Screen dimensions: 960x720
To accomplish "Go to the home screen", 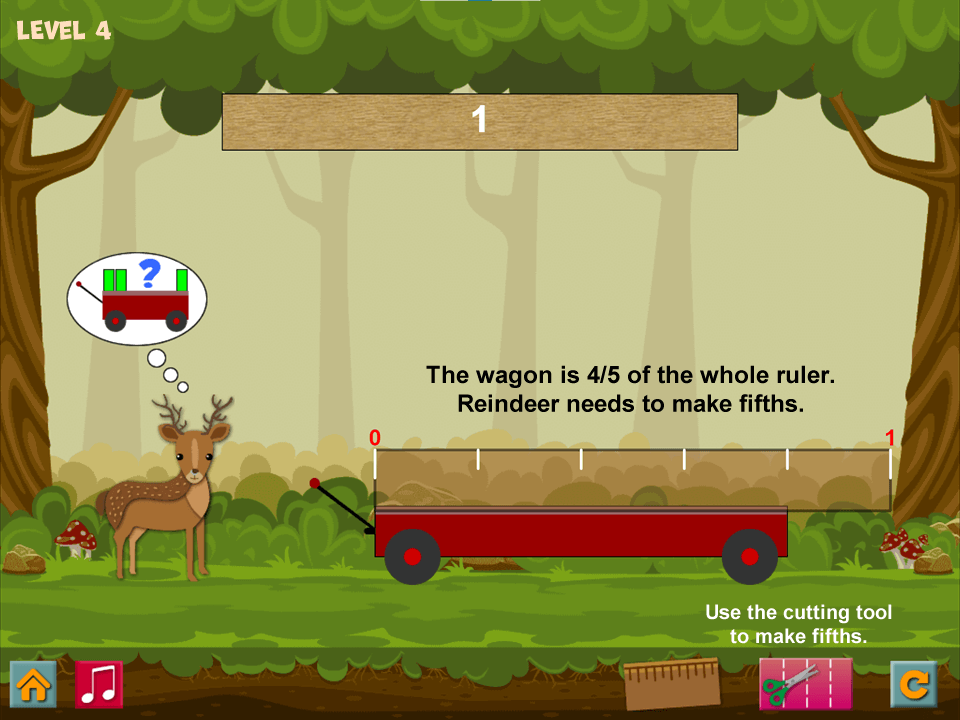I will click(x=33, y=685).
